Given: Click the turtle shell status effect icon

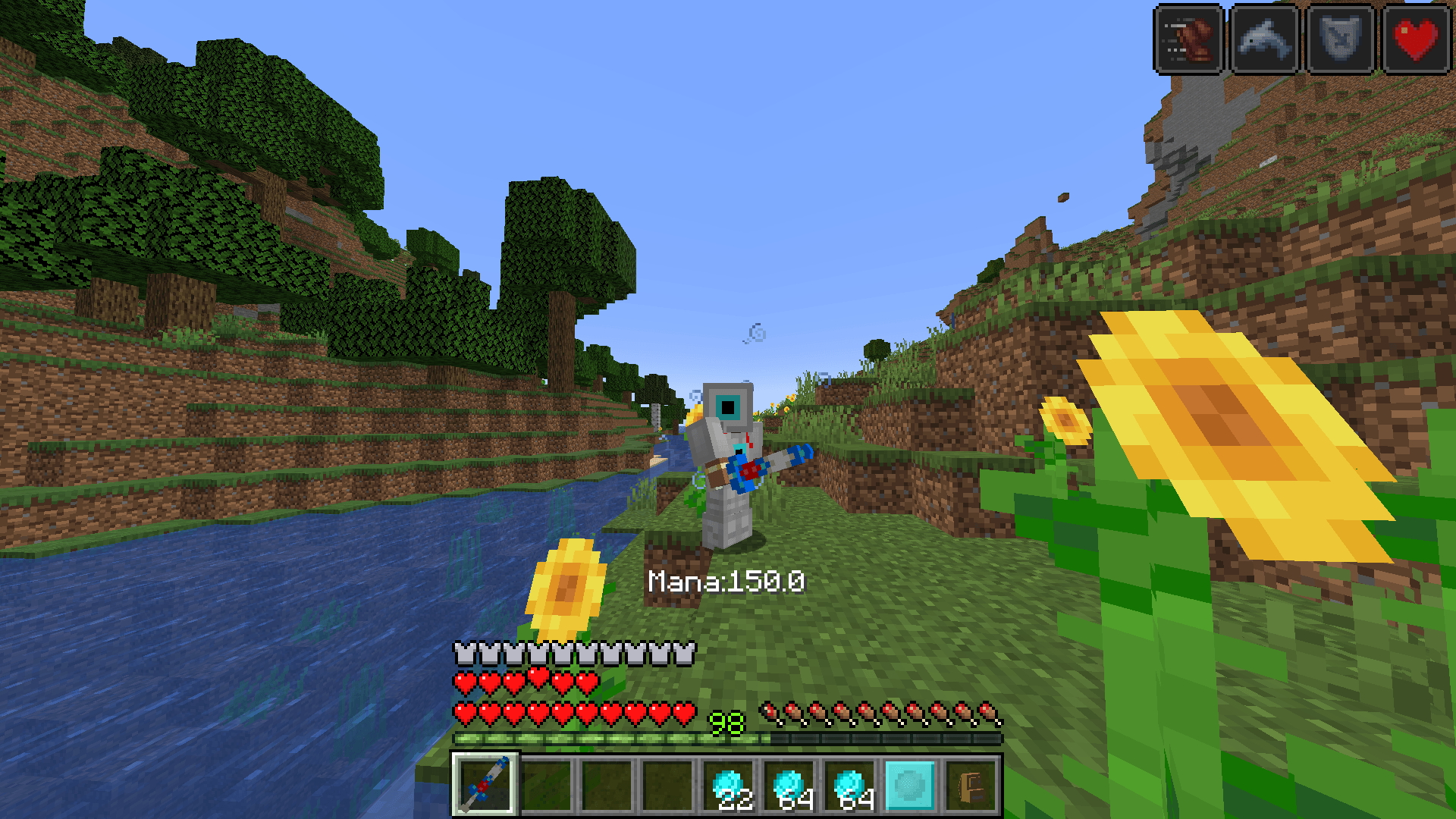Looking at the screenshot, I should tap(1339, 39).
